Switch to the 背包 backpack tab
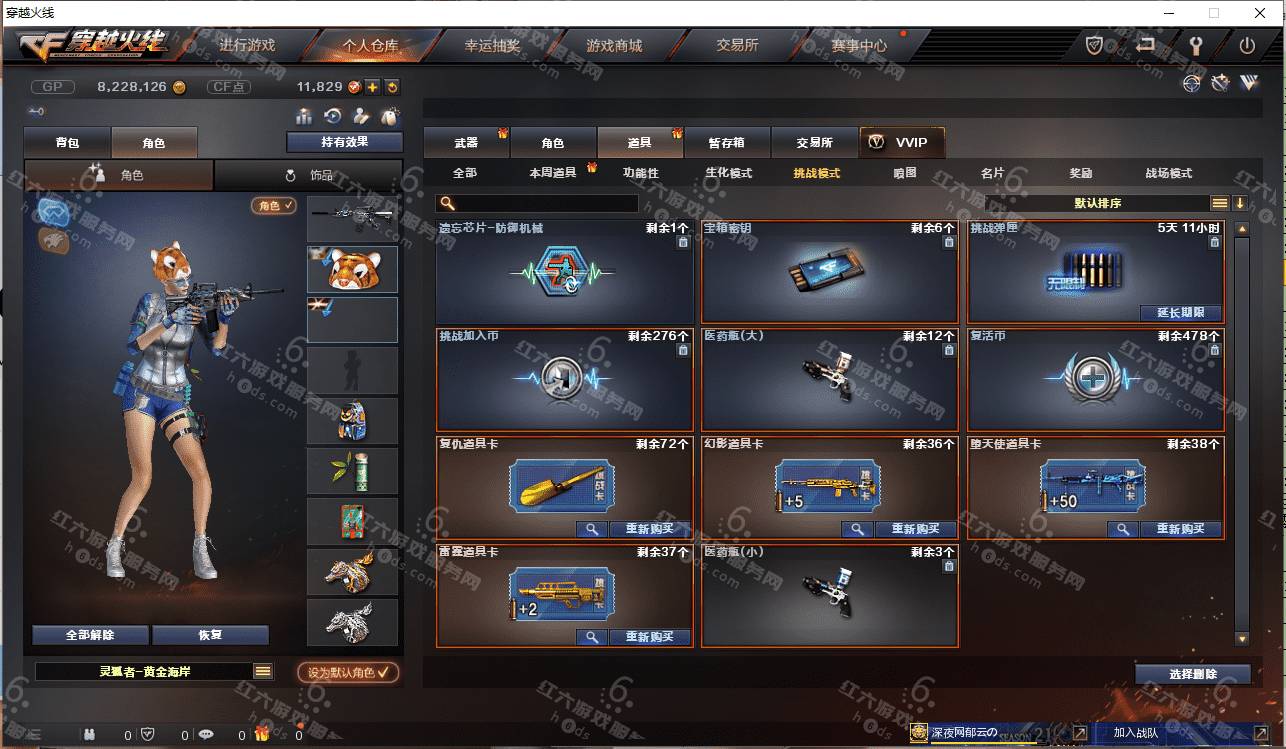Viewport: 1286px width, 749px height. pos(67,143)
